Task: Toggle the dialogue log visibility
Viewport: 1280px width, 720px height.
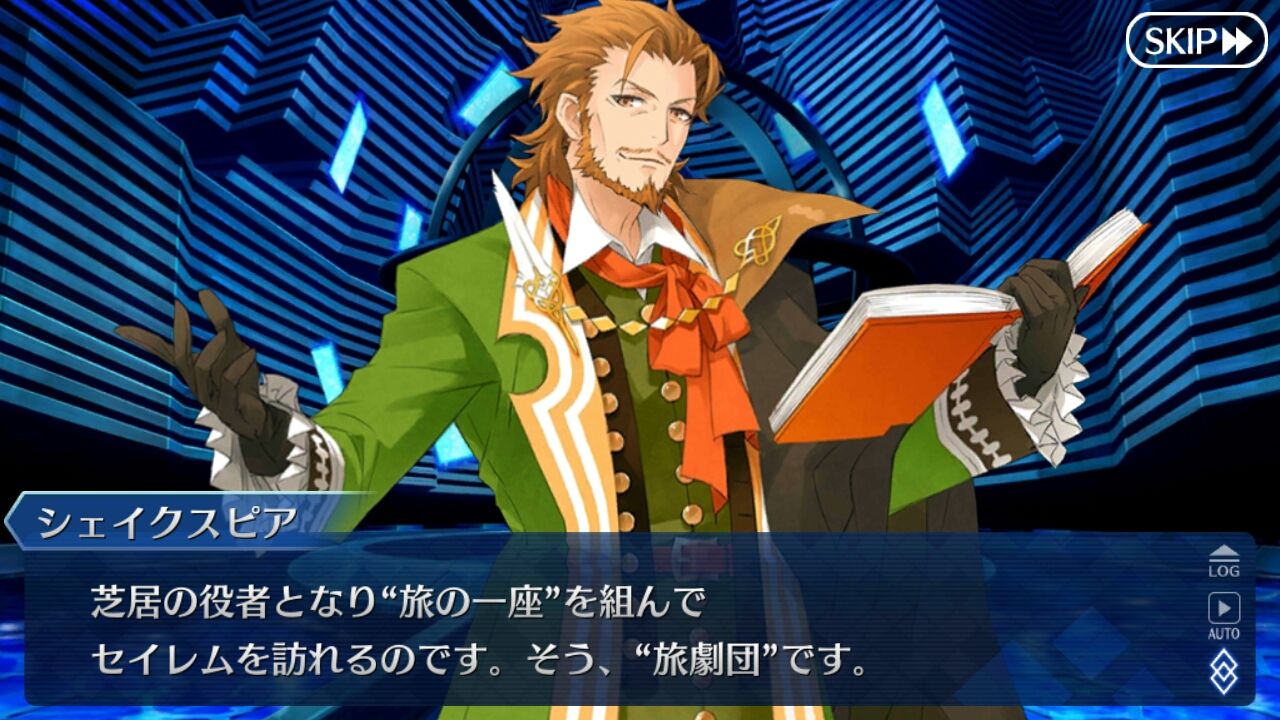Action: pyautogui.click(x=1224, y=563)
